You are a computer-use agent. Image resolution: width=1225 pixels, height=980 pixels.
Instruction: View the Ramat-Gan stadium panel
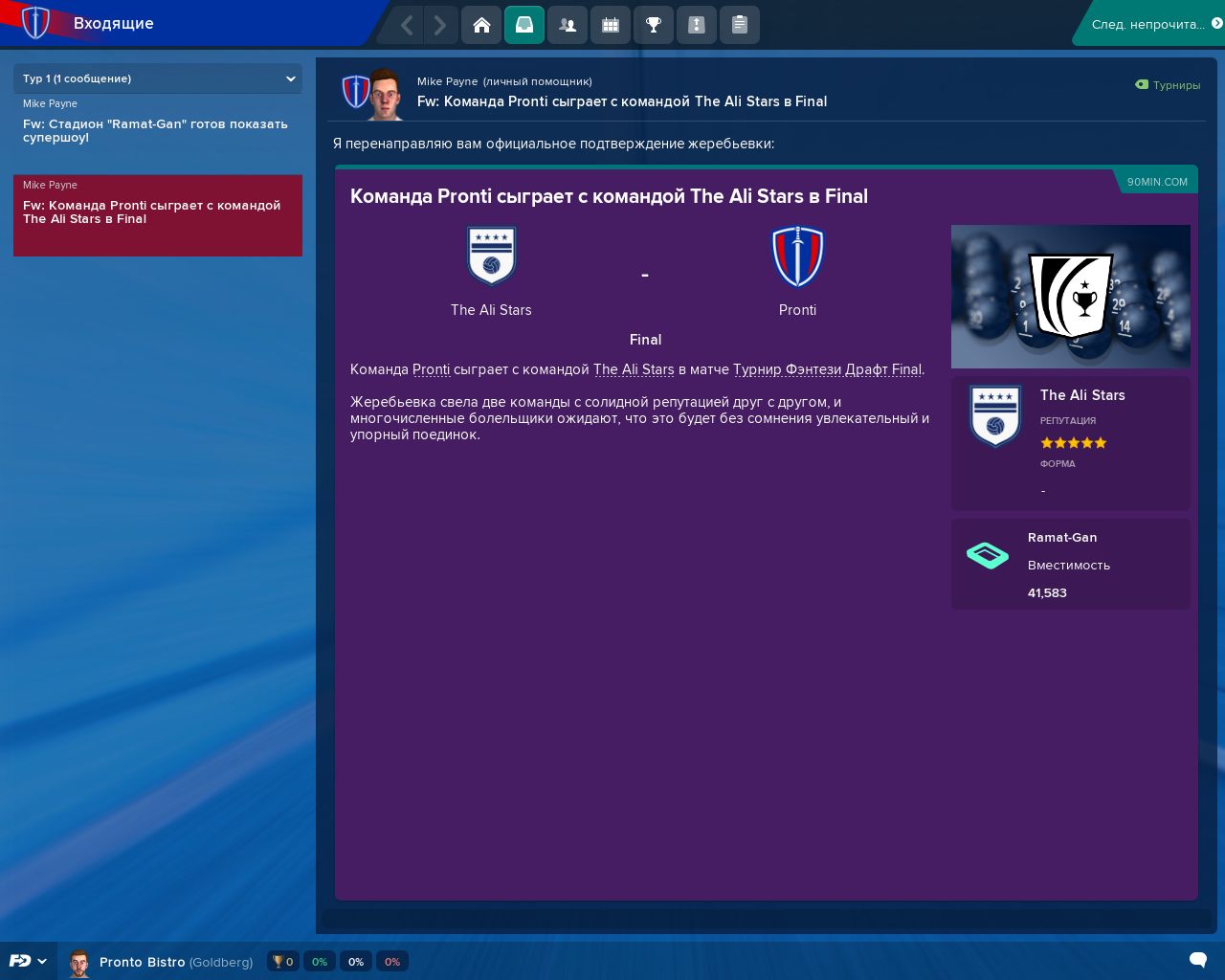(x=1070, y=565)
